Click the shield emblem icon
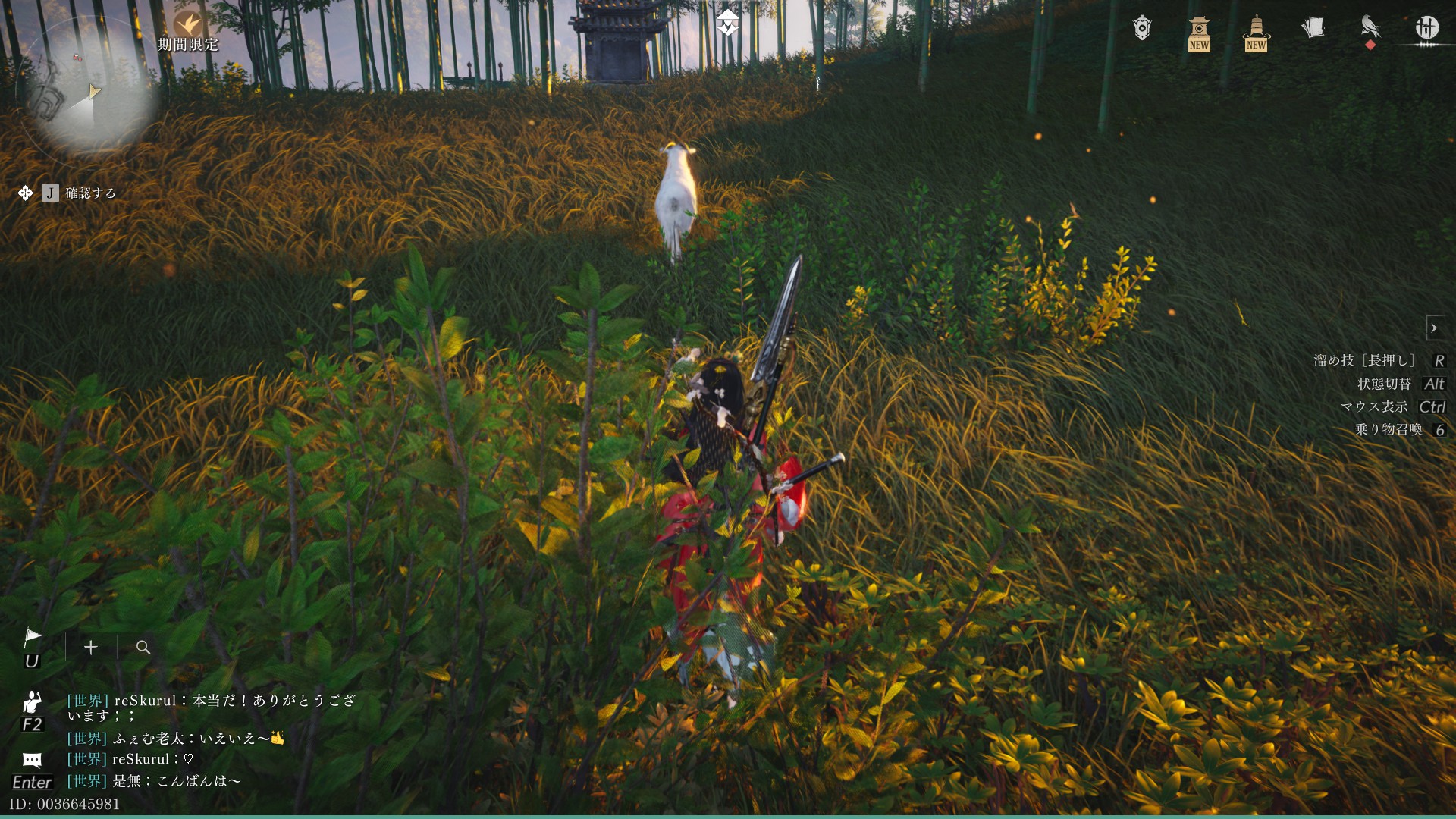This screenshot has width=1456, height=819. [1142, 28]
